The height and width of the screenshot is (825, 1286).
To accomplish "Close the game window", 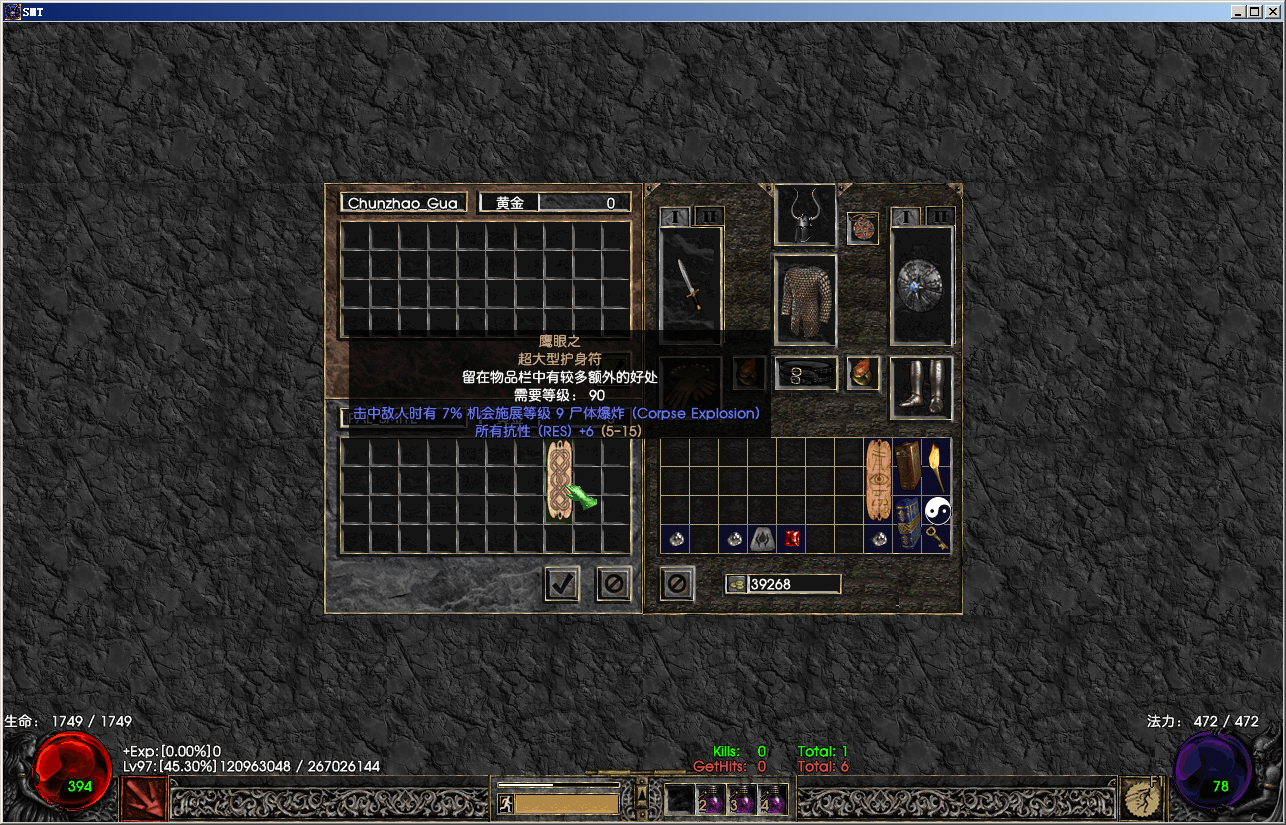I will pos(1273,12).
